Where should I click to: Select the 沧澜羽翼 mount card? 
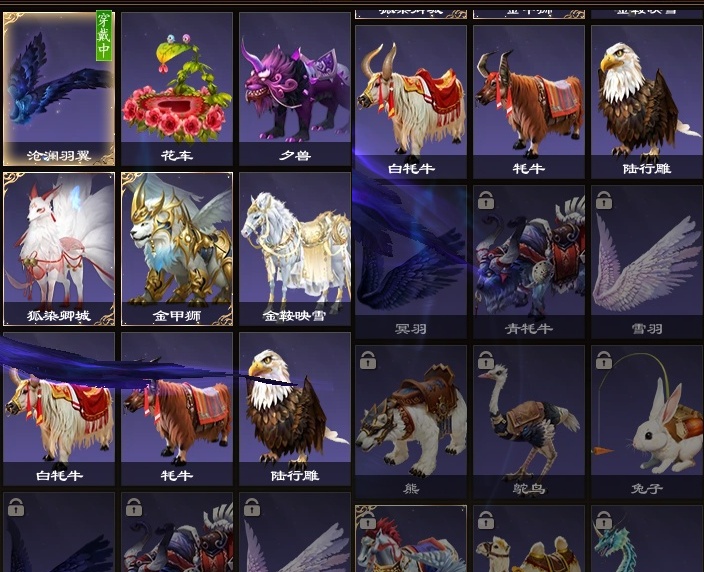coord(58,90)
